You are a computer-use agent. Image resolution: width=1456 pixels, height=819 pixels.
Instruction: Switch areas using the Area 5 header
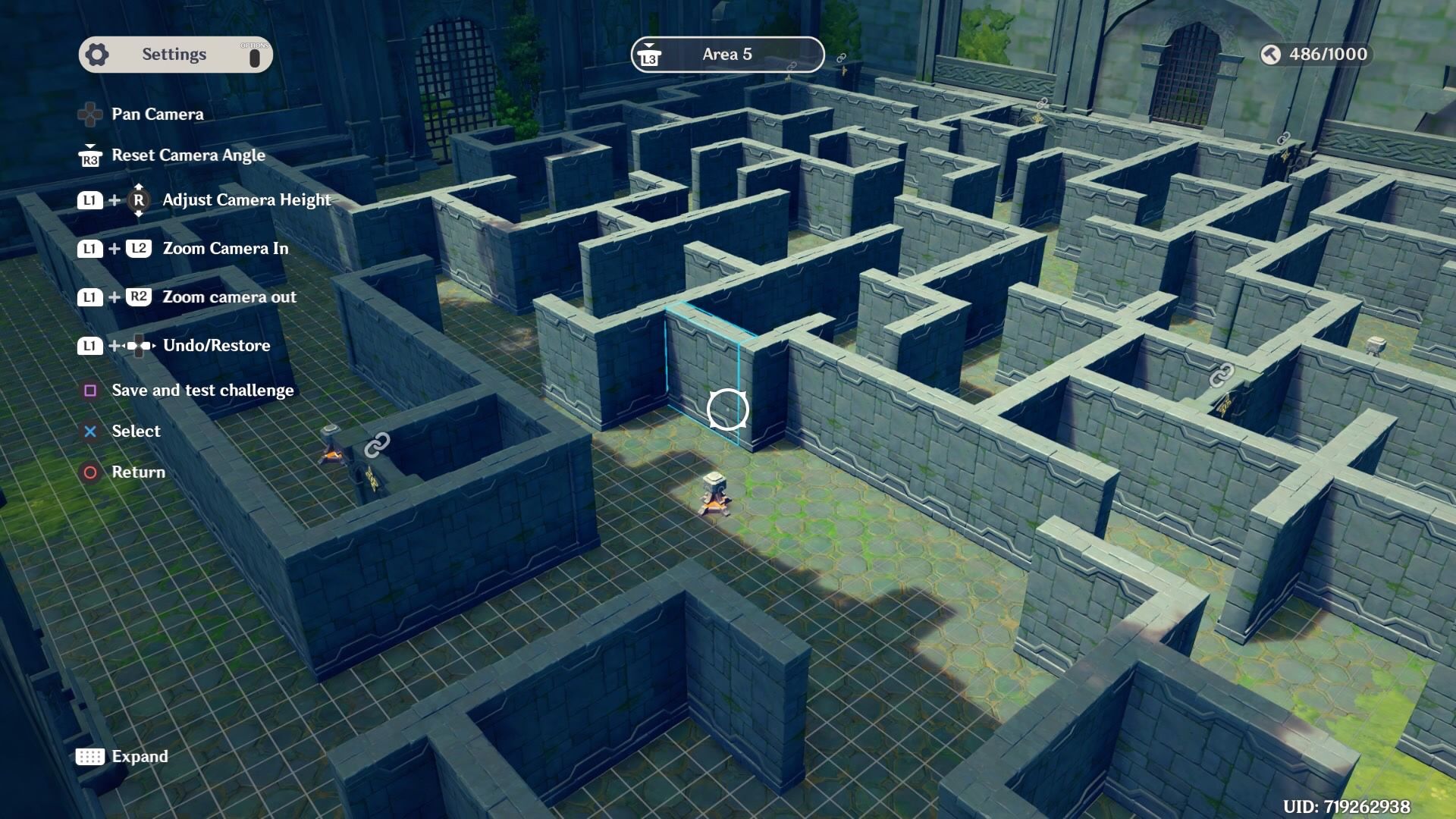(726, 55)
